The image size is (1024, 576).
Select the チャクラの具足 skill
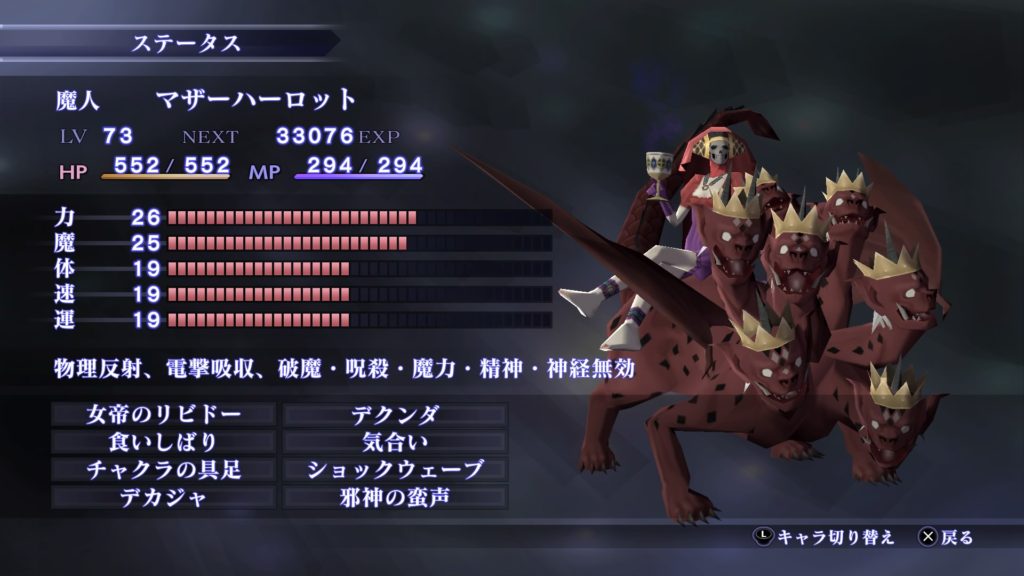[164, 469]
